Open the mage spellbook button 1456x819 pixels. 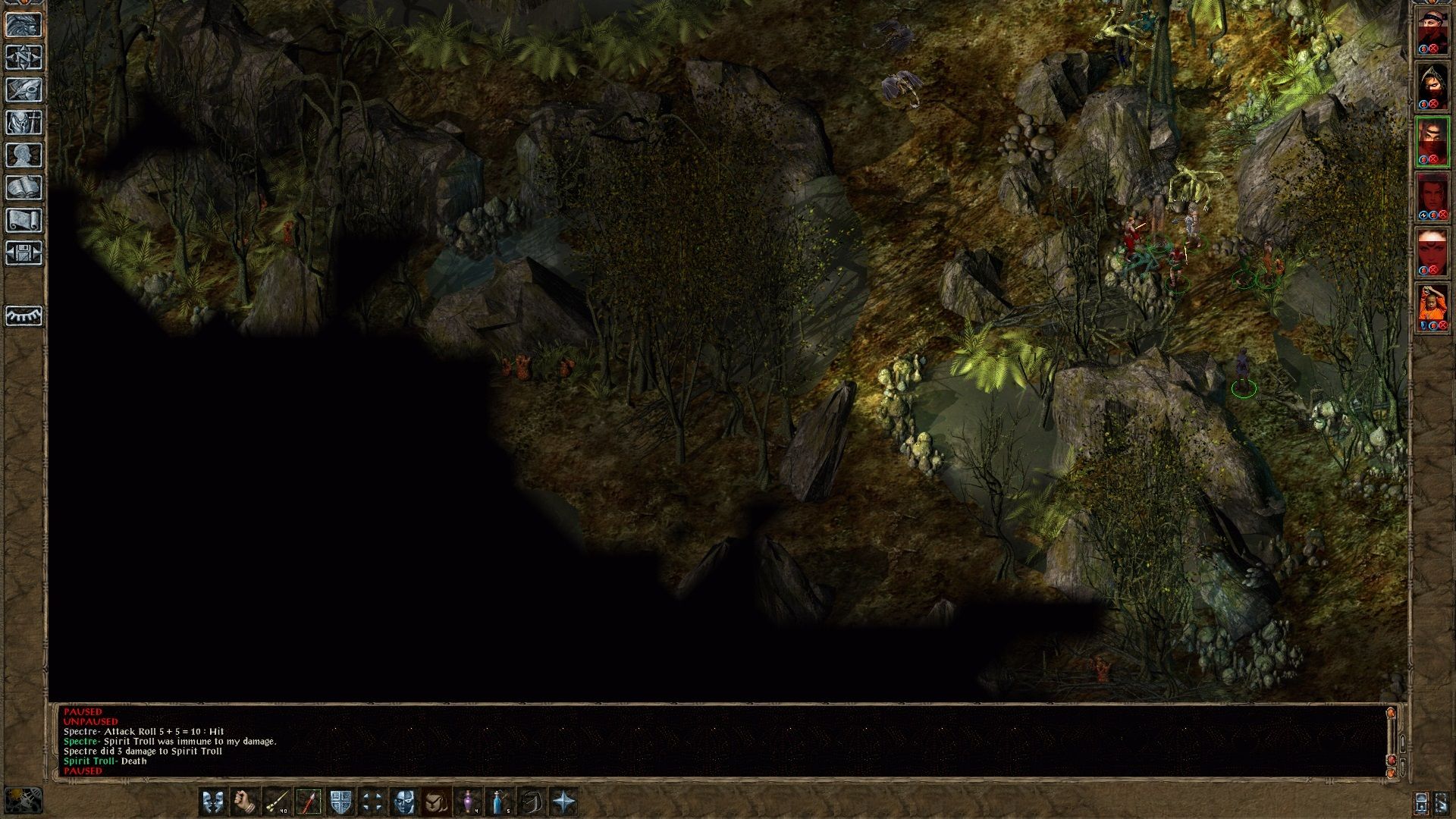tap(24, 188)
